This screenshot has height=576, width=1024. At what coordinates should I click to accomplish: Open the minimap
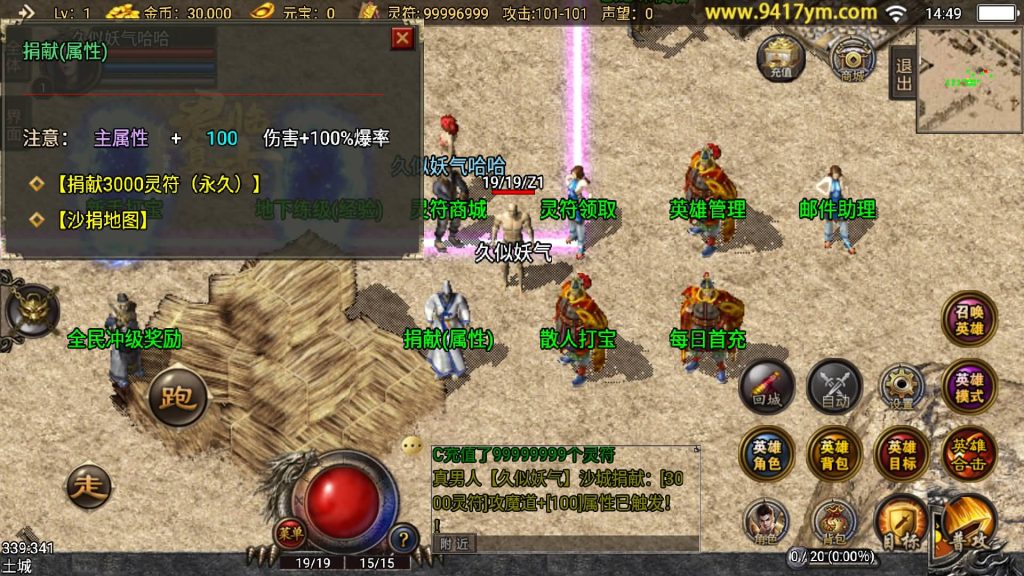969,79
